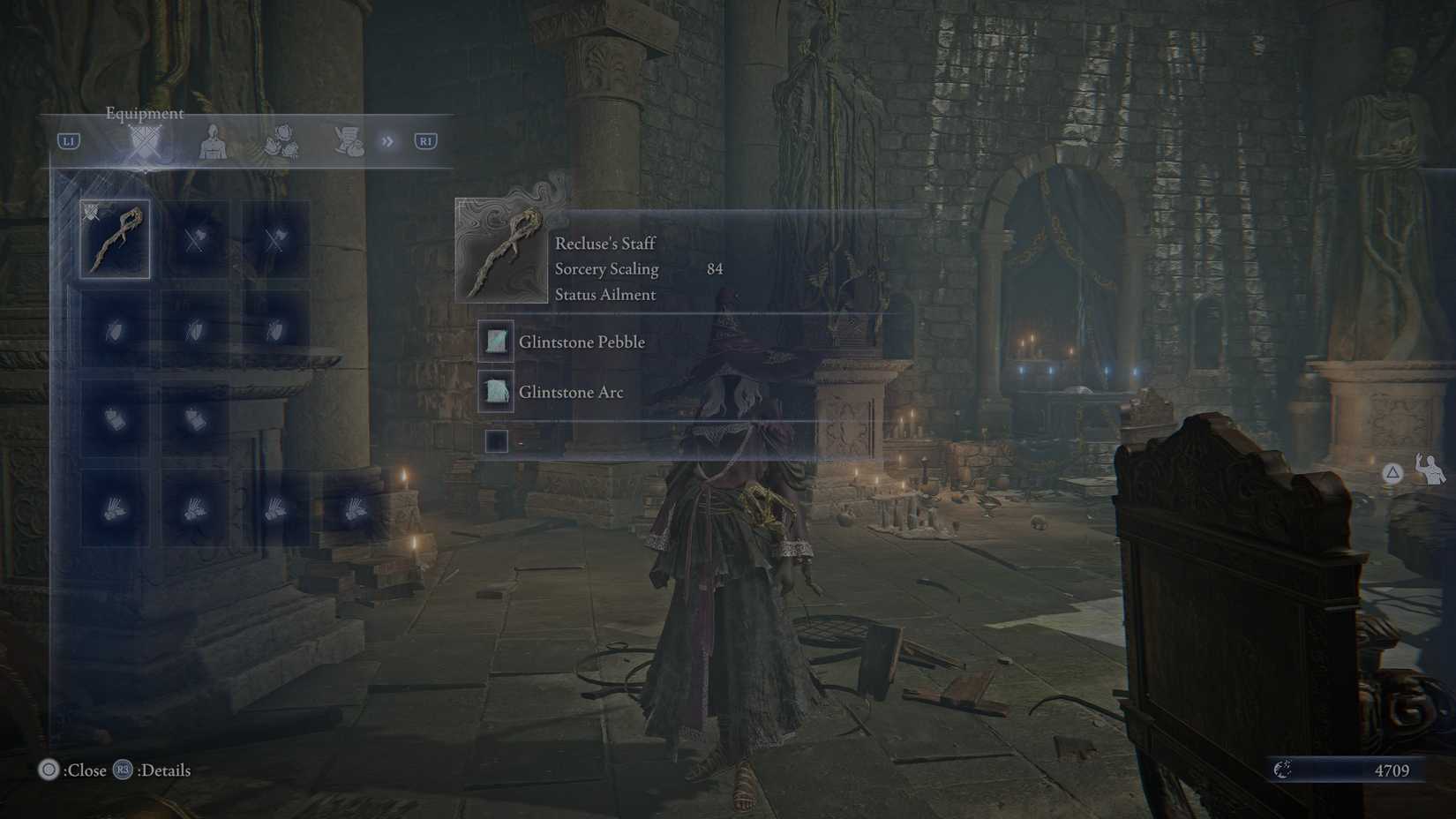Select an empty talisman slot at grid bottom
This screenshot has width=1456, height=819.
tap(115, 510)
